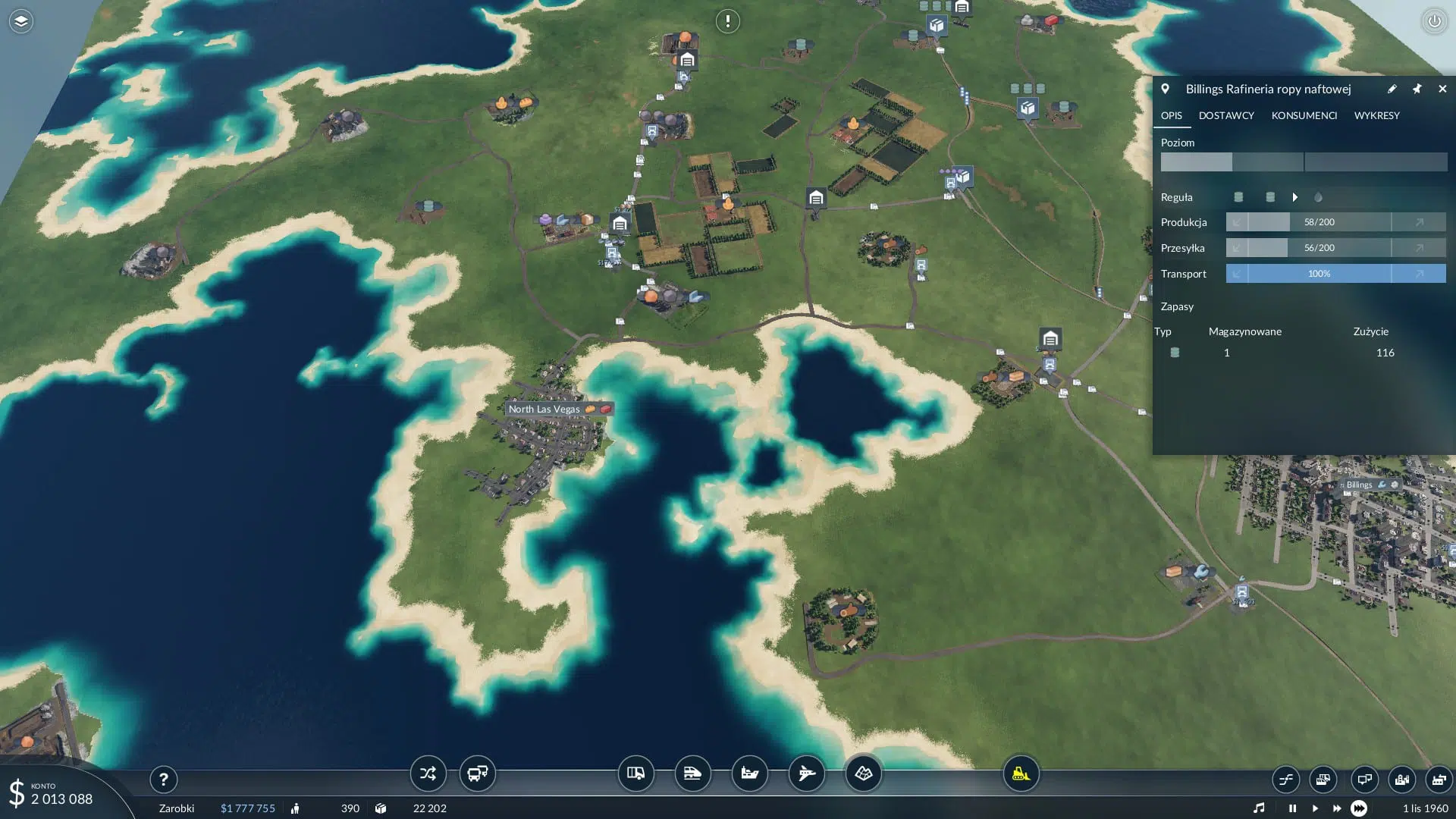
Task: Open the terrain landscaping tool
Action: pos(863,773)
